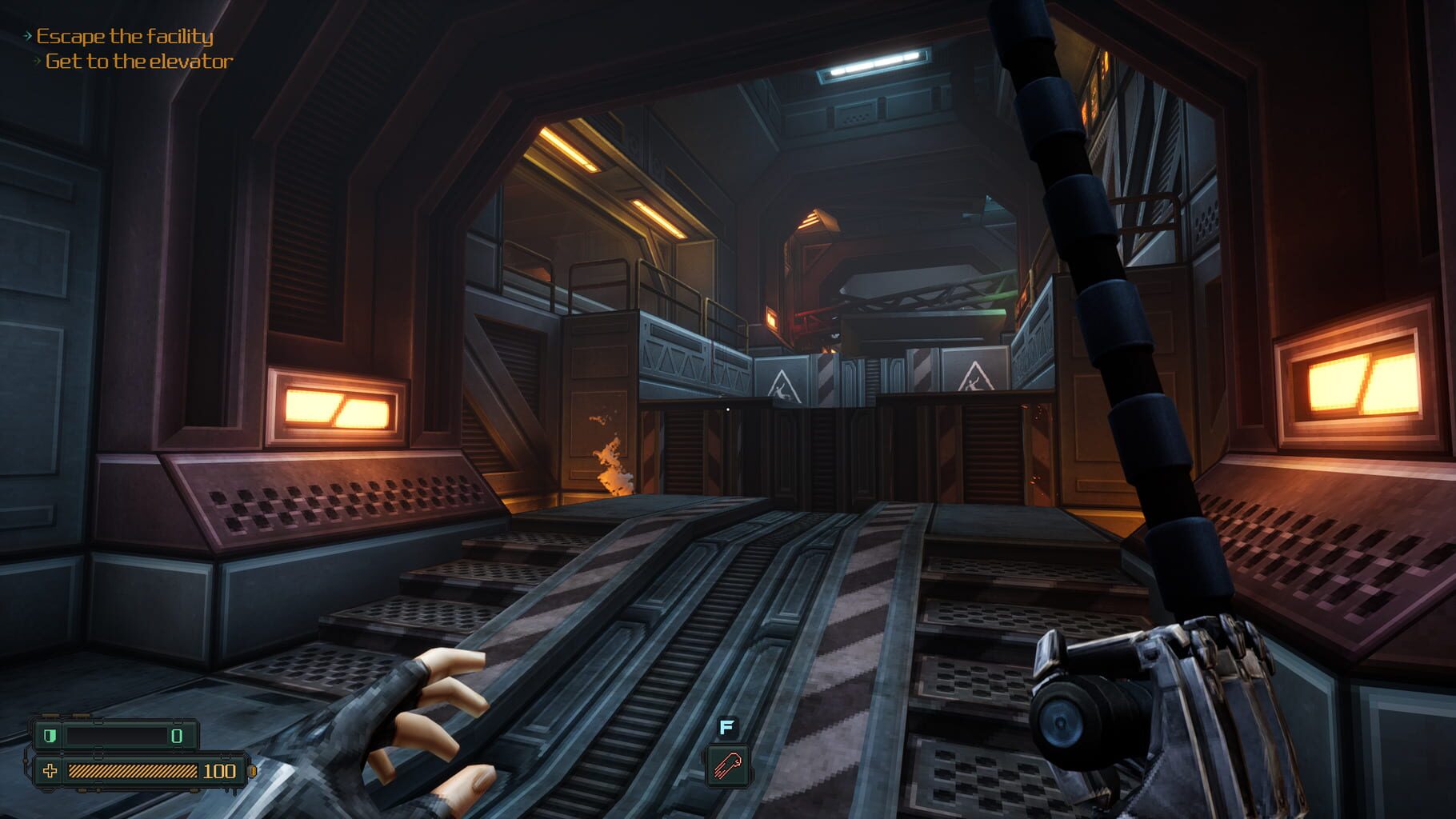Expand the Get to the elevator sub-objective arrow
The width and height of the screenshot is (1456, 819).
37,59
